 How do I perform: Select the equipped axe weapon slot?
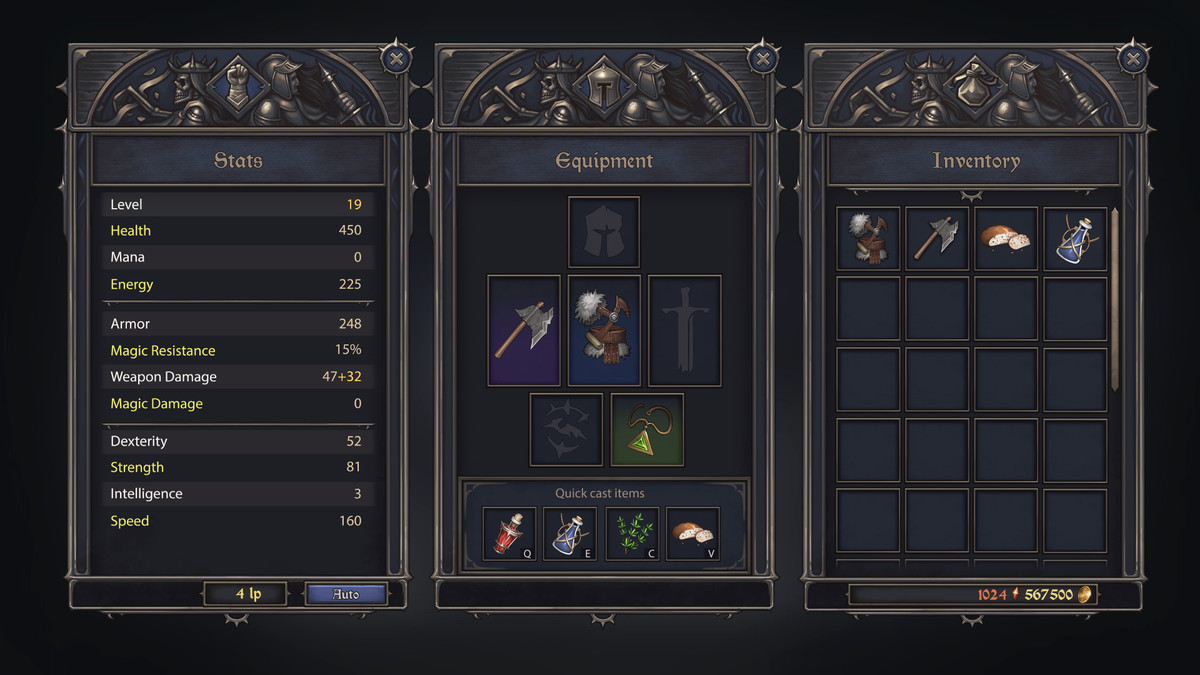(524, 331)
